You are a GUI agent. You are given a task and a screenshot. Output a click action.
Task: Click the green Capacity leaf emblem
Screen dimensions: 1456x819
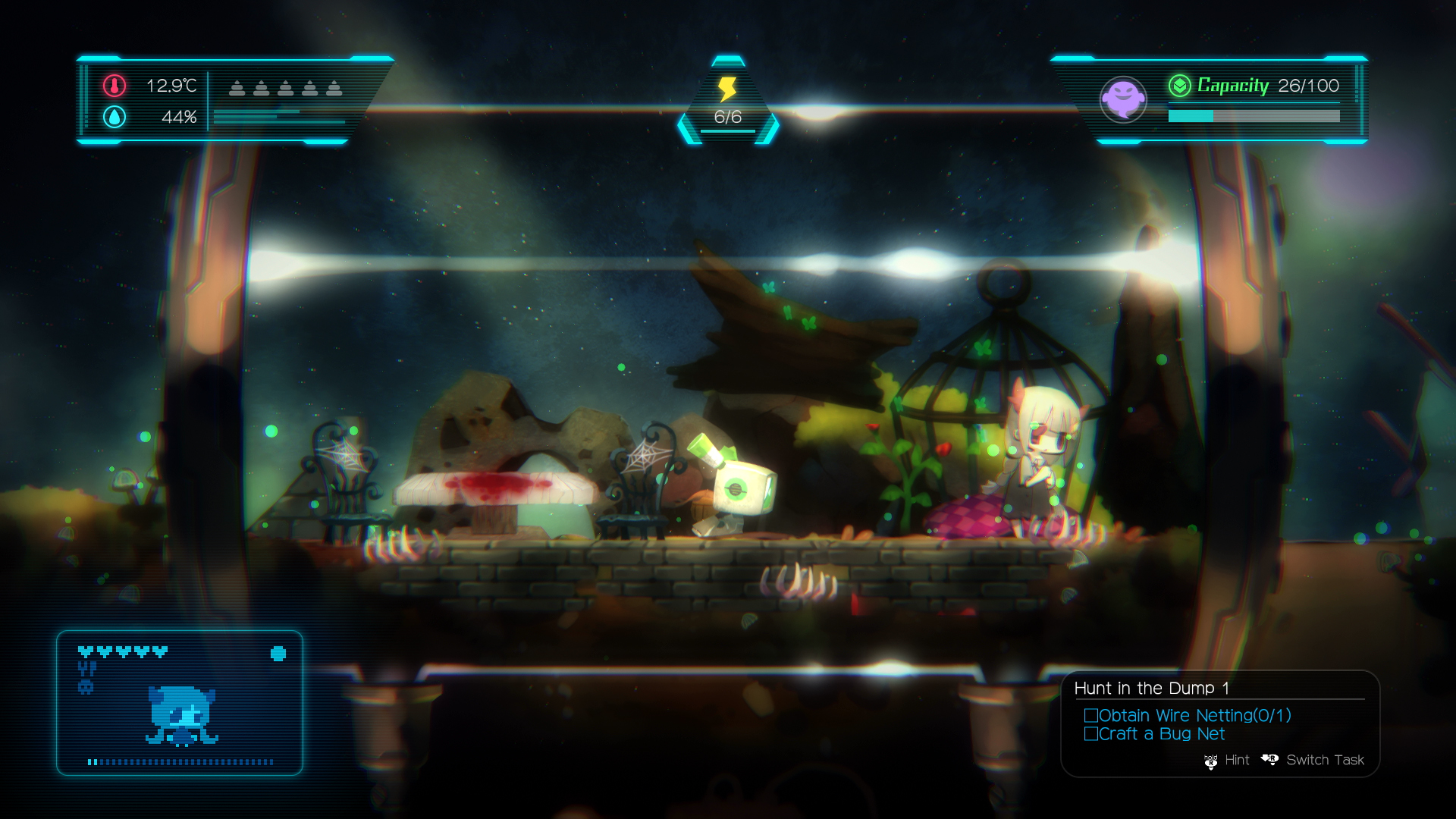(x=1180, y=86)
